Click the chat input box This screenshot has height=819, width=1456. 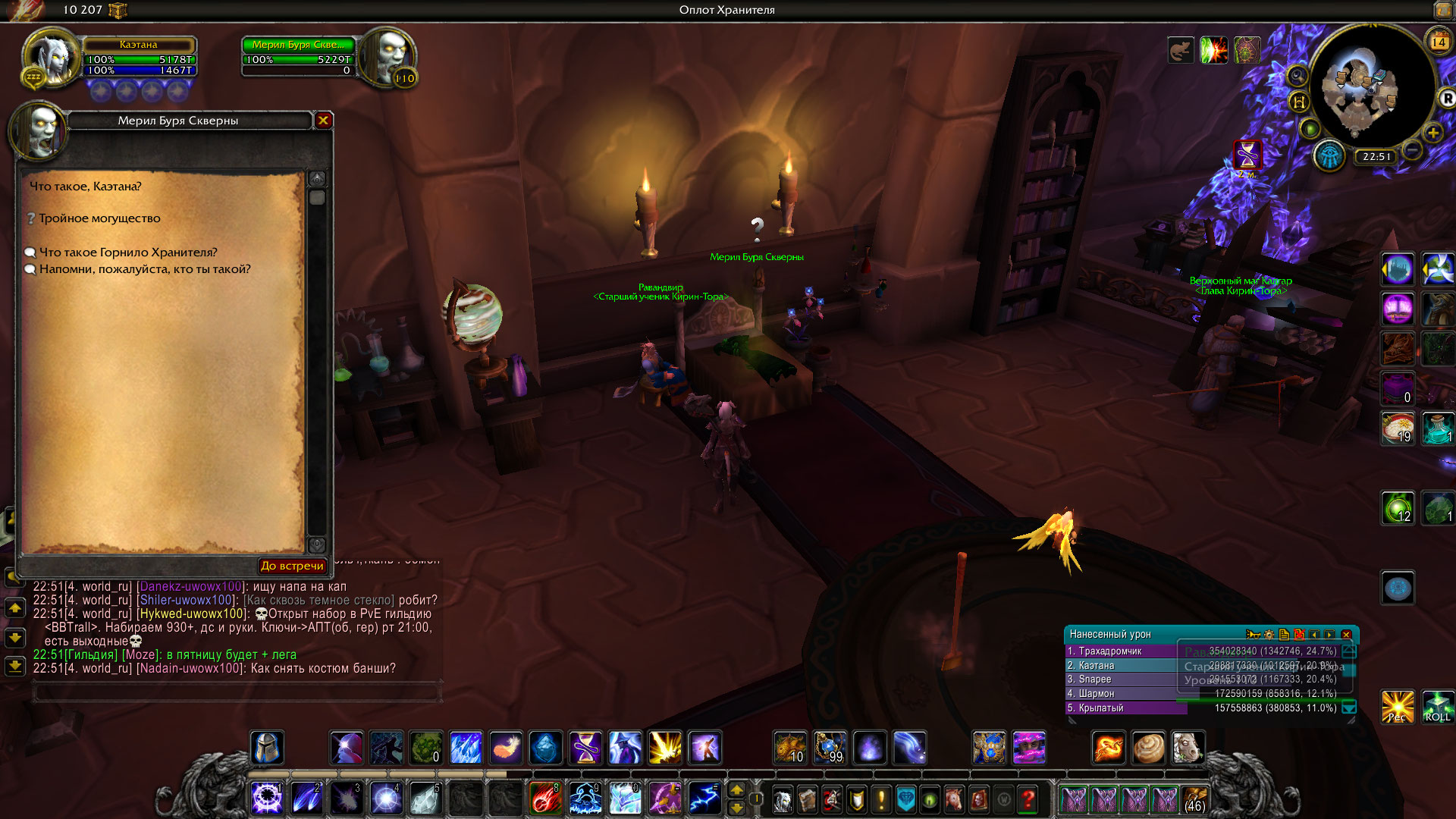tap(237, 691)
